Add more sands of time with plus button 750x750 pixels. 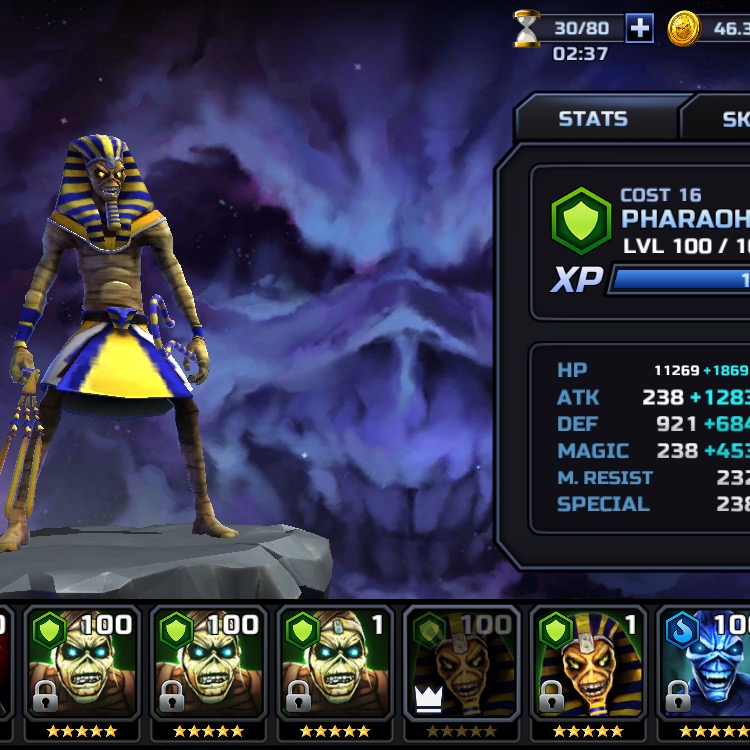click(639, 28)
